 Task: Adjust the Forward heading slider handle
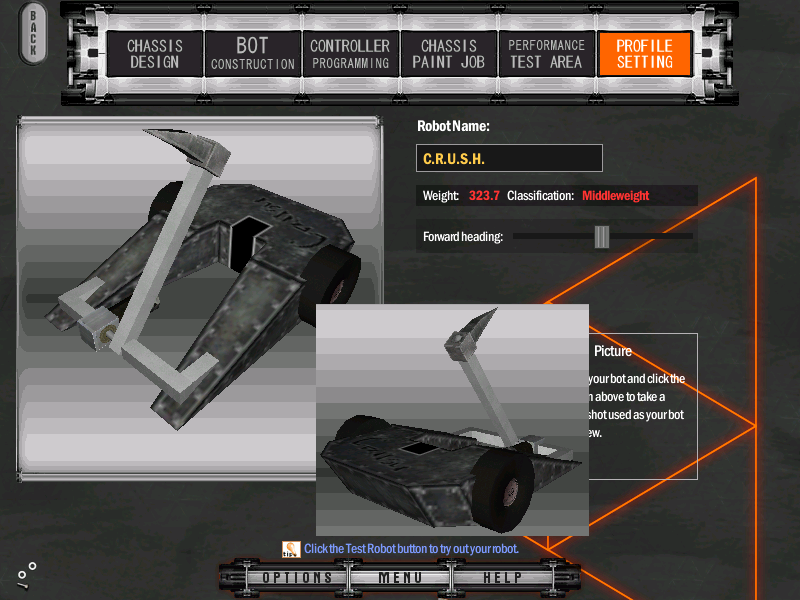tap(601, 236)
